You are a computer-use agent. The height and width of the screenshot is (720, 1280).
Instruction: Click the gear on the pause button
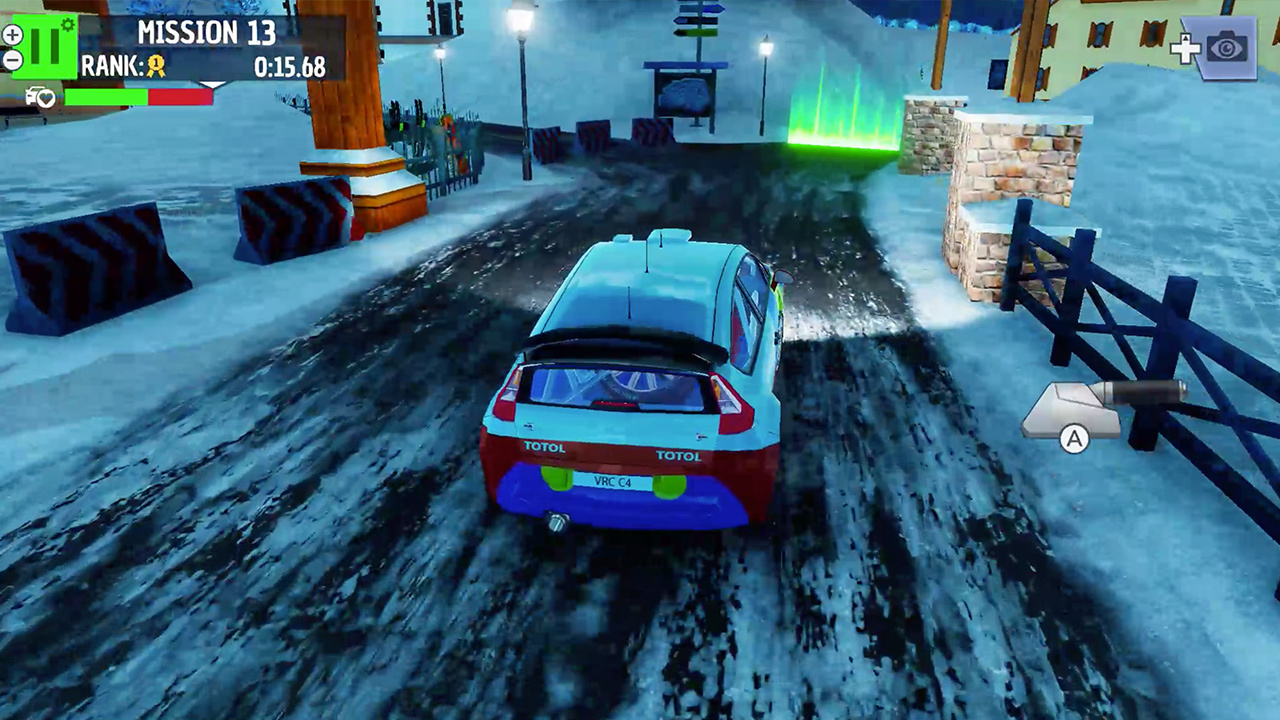(66, 23)
